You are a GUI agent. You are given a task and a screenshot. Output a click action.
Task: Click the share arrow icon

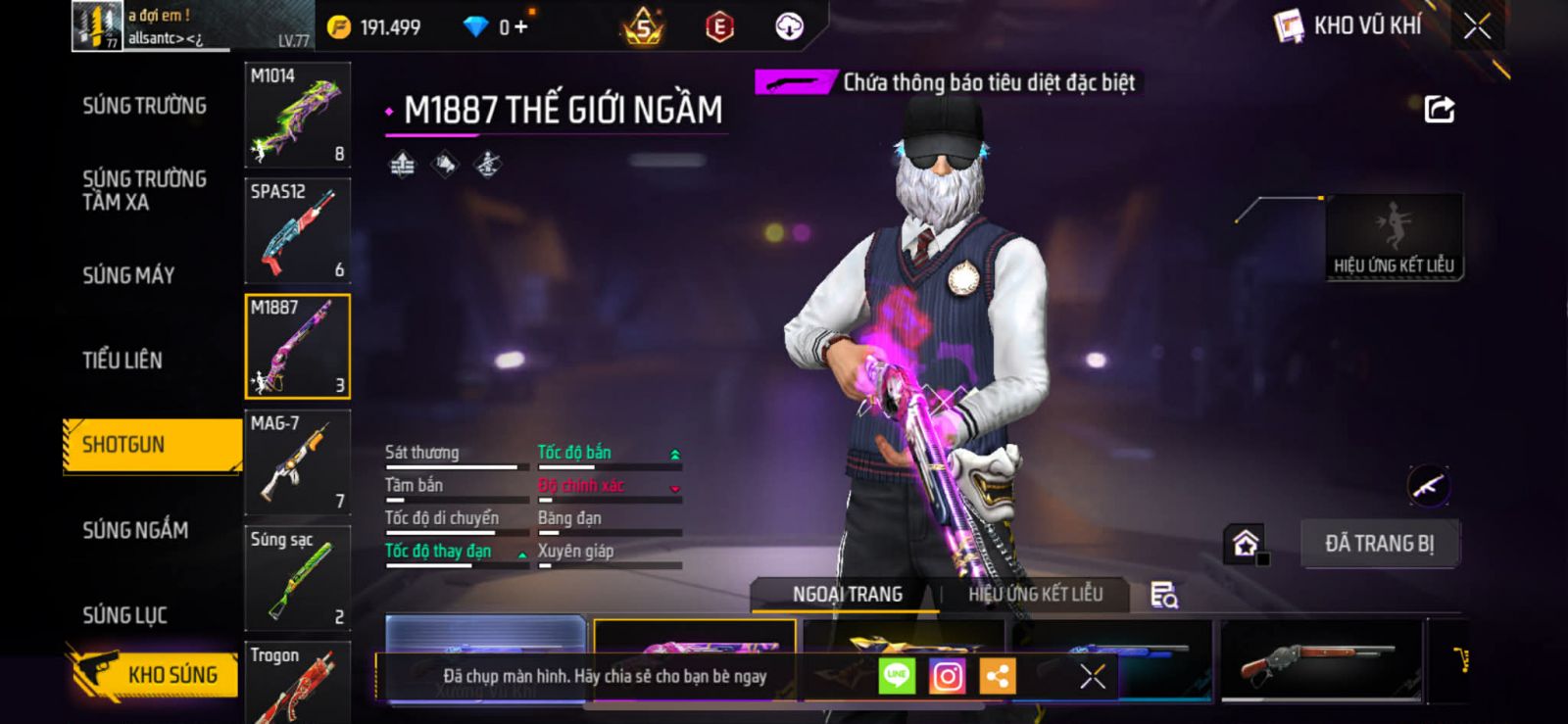tap(1439, 109)
